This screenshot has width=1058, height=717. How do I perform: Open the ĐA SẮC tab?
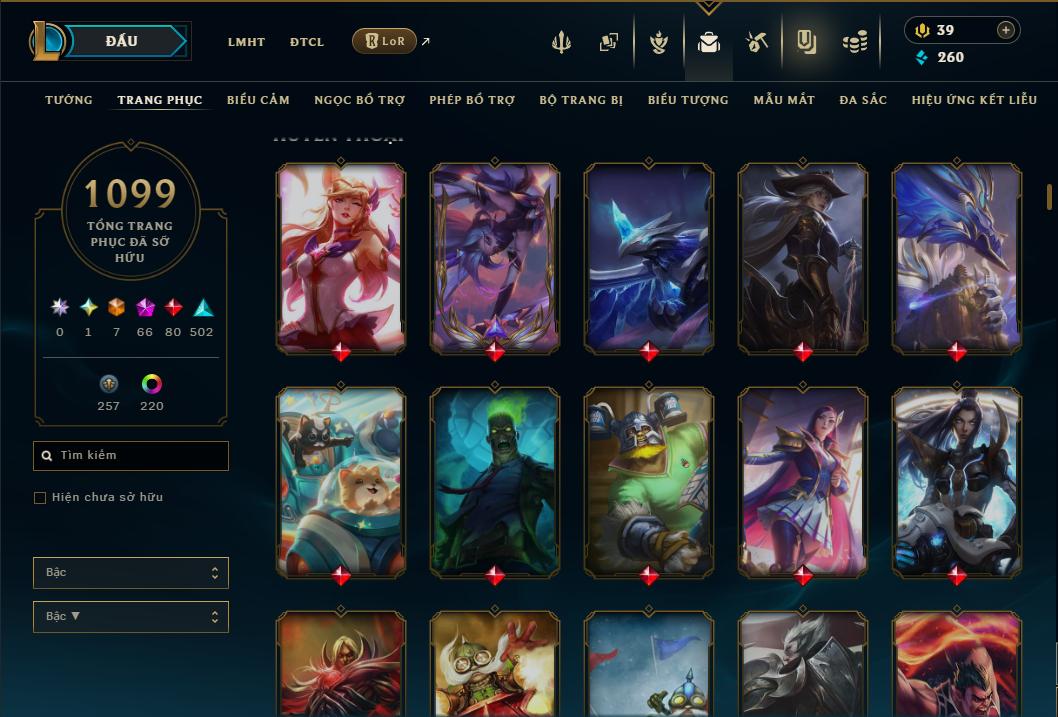863,100
